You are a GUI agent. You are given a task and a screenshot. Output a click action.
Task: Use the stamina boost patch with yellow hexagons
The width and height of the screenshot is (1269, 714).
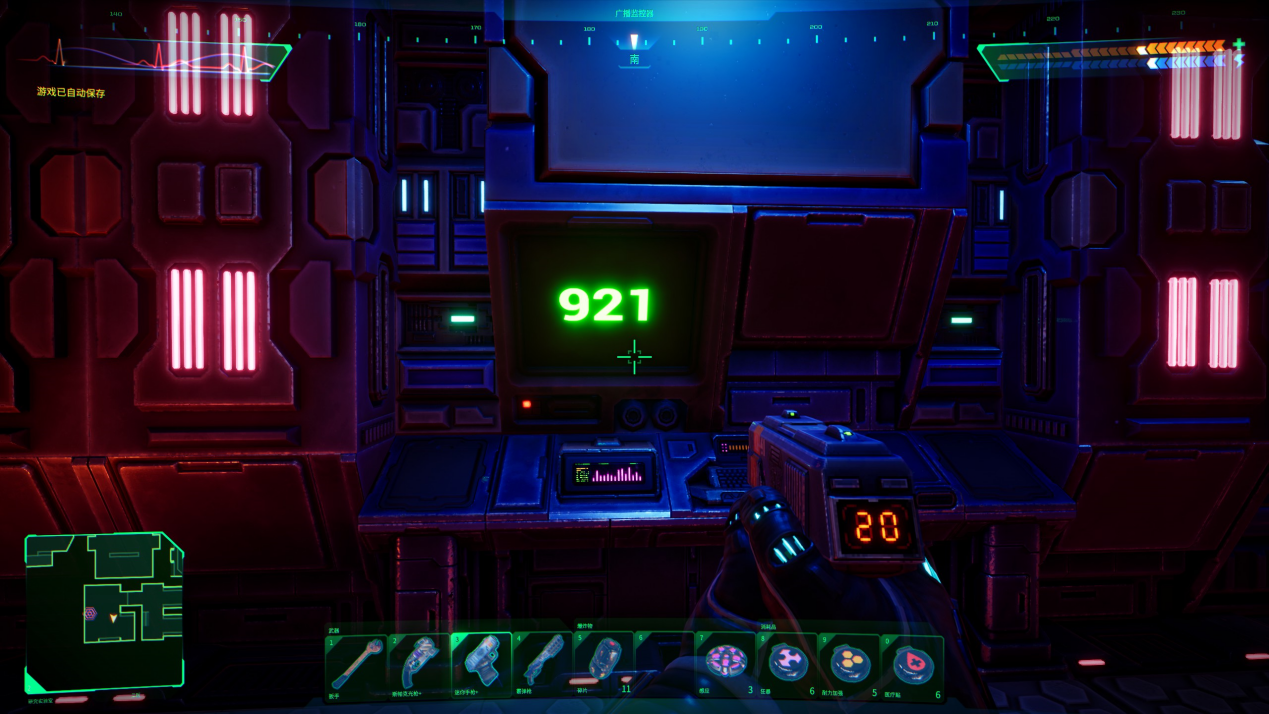tap(850, 663)
